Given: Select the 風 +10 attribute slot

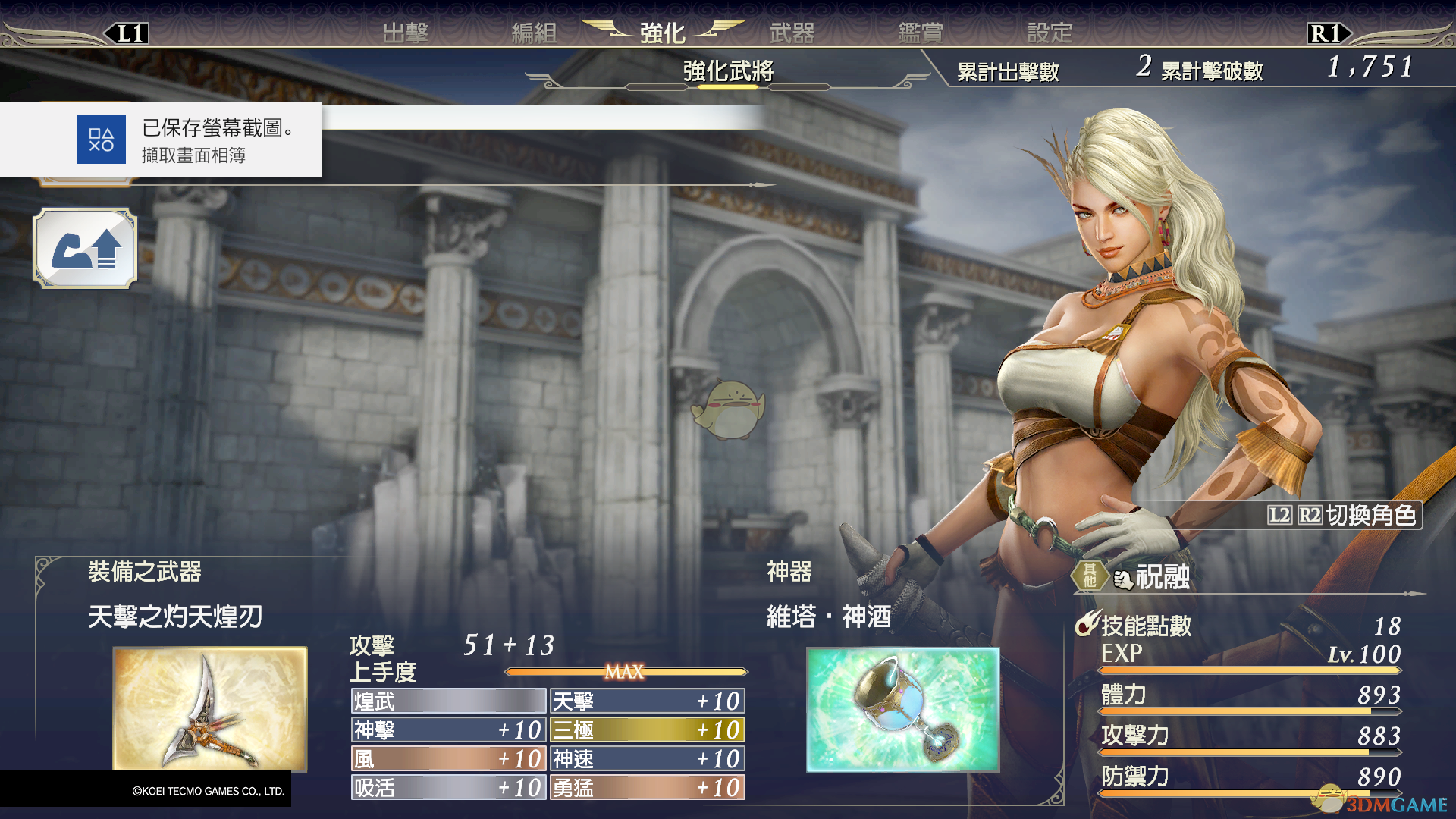Looking at the screenshot, I should [x=448, y=758].
